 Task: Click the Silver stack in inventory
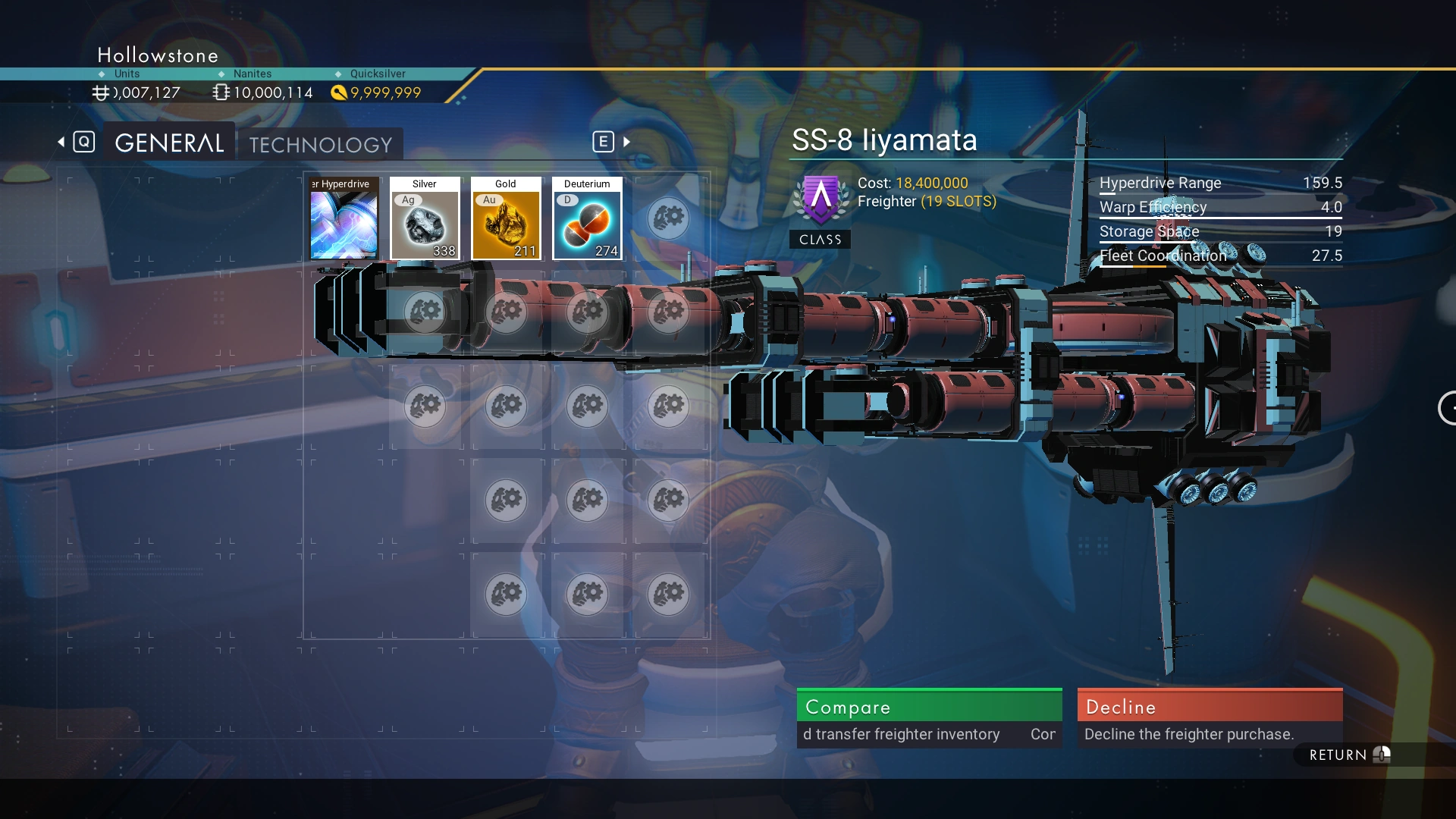425,219
